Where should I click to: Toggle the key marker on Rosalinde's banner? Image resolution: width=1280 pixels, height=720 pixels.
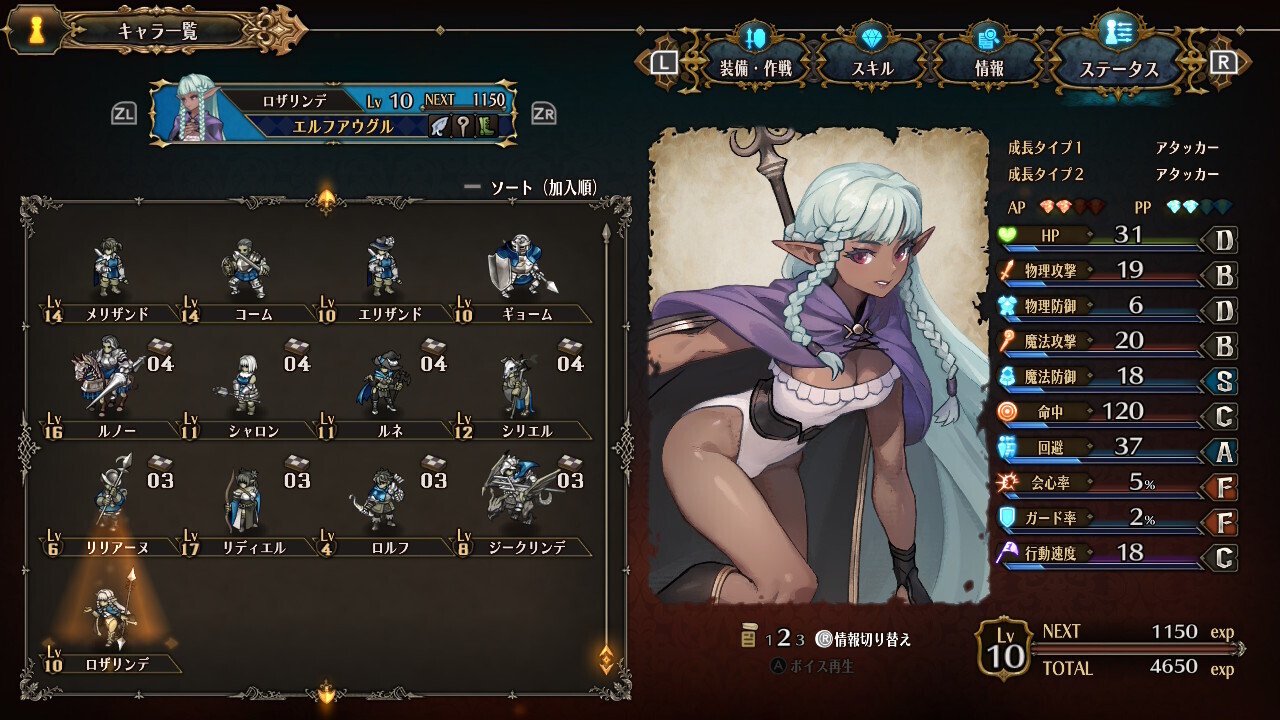pyautogui.click(x=463, y=125)
